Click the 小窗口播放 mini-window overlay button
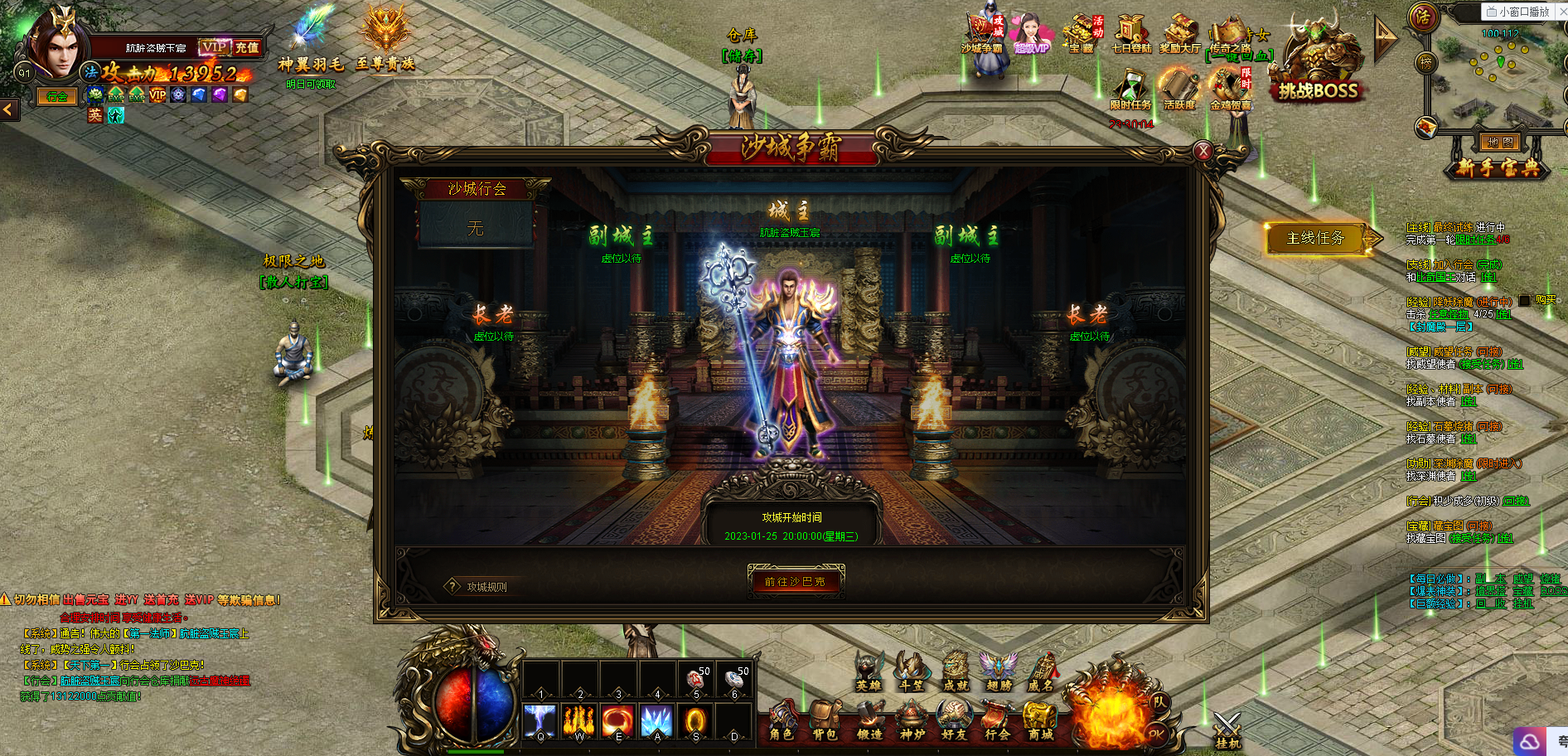Viewport: 1568px width, 756px height. point(1517,12)
